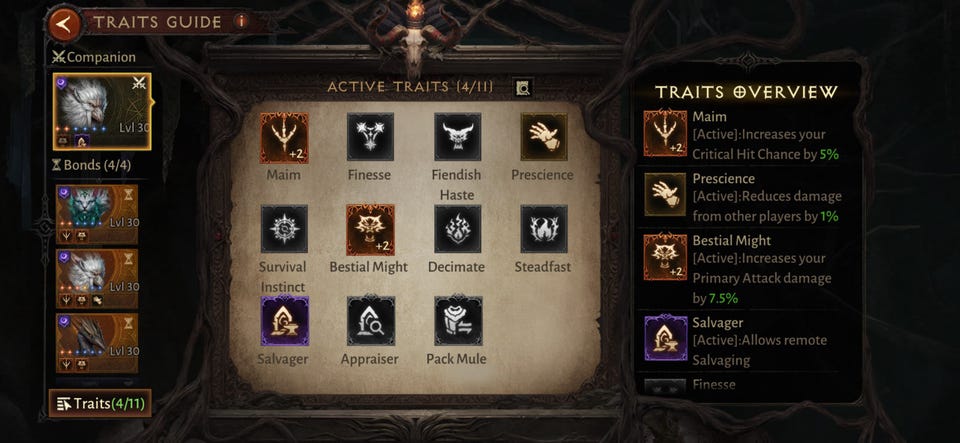Select the Pack Mule trait
Image resolution: width=960 pixels, height=443 pixels.
457,320
